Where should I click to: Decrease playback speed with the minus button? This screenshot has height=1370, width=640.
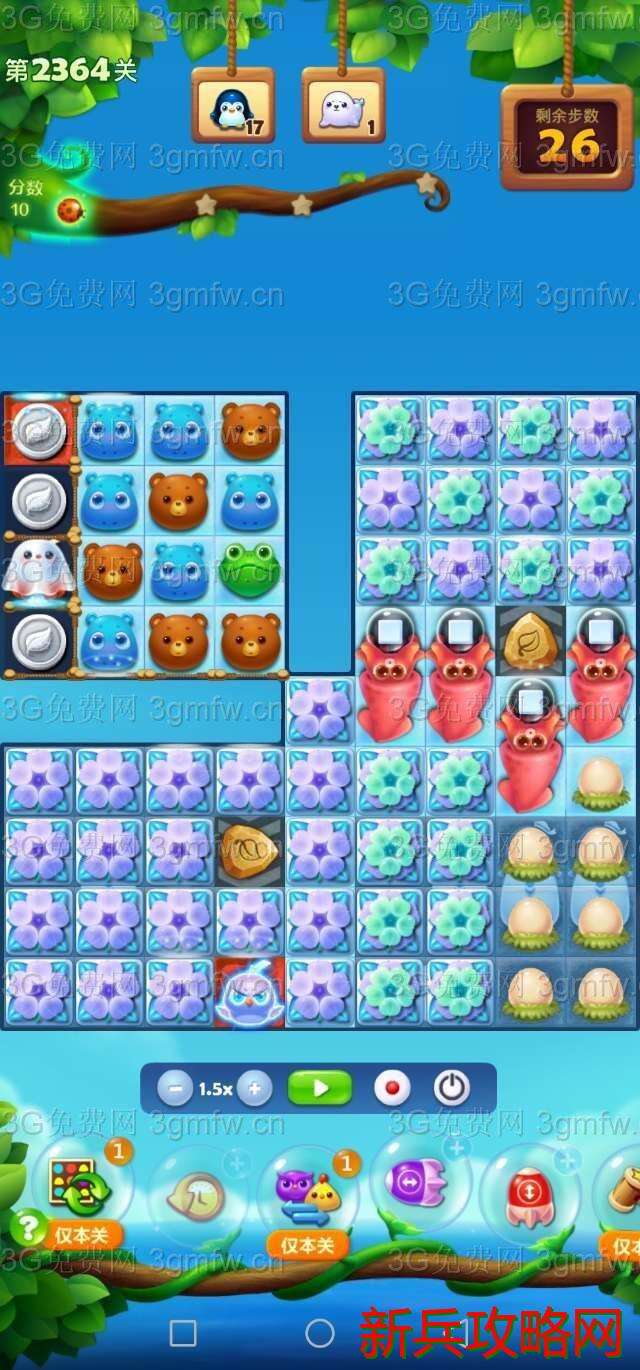[x=174, y=1089]
